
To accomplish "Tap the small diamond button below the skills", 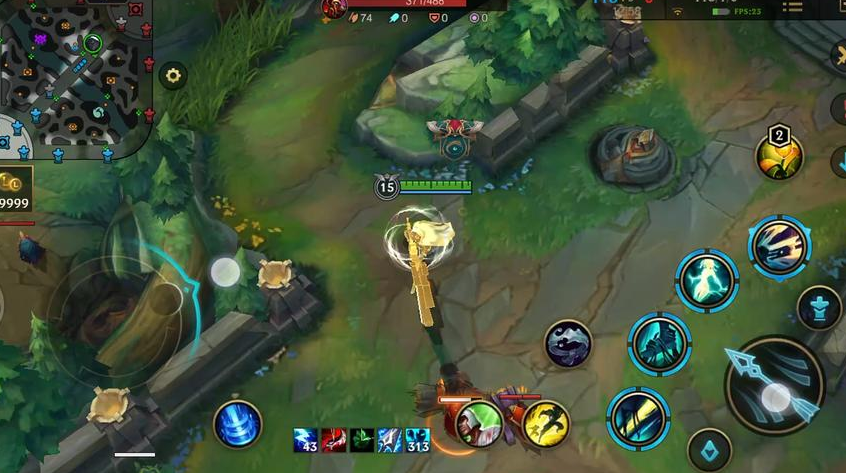I will pyautogui.click(x=710, y=451).
